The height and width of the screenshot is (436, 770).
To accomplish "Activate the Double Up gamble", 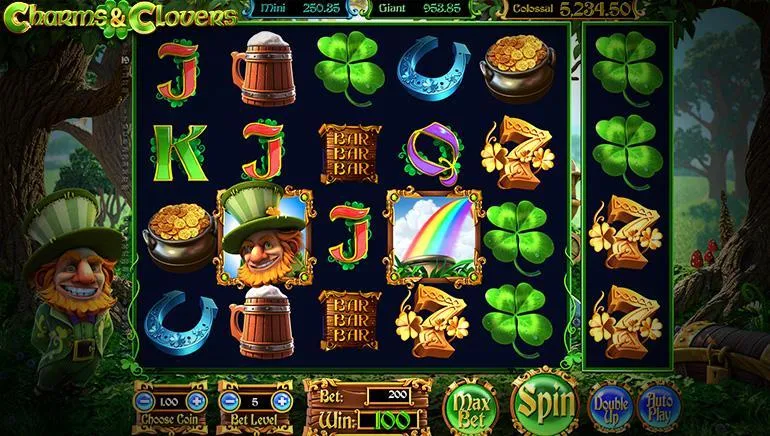I will [x=609, y=404].
